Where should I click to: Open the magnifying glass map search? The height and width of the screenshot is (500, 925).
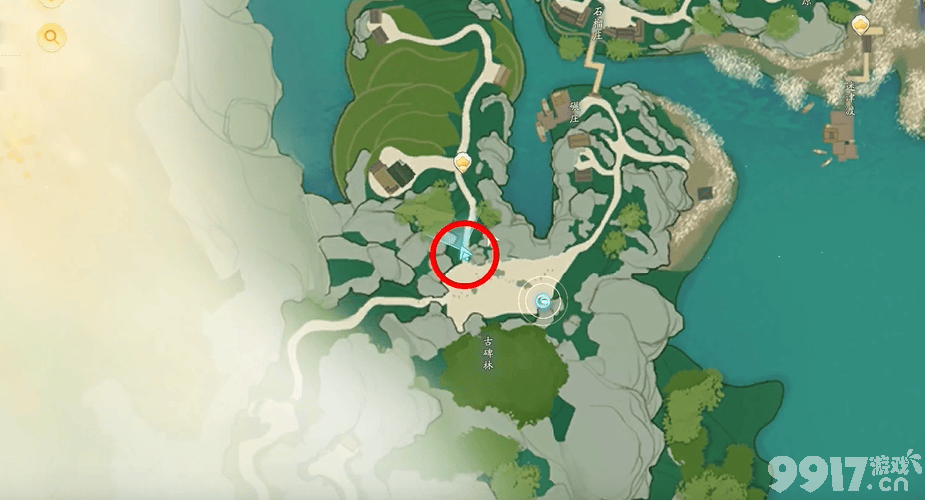pyautogui.click(x=50, y=38)
